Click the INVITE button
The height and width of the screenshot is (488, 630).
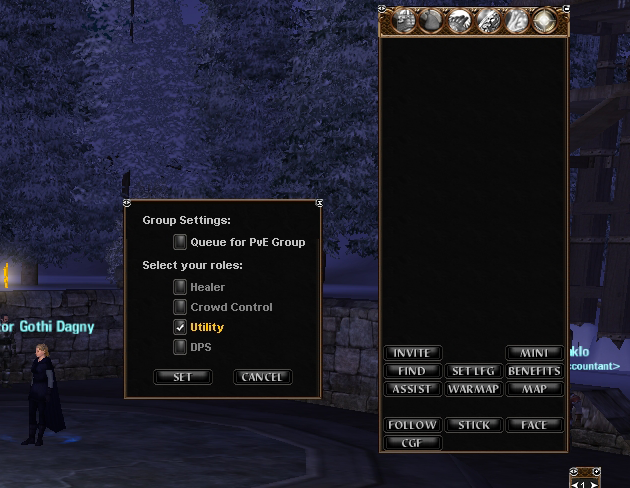pos(412,353)
